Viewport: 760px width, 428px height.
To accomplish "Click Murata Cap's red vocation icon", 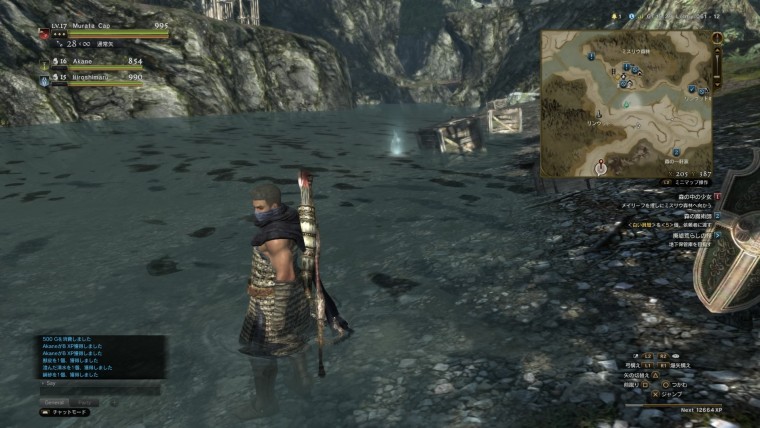I will (44, 34).
